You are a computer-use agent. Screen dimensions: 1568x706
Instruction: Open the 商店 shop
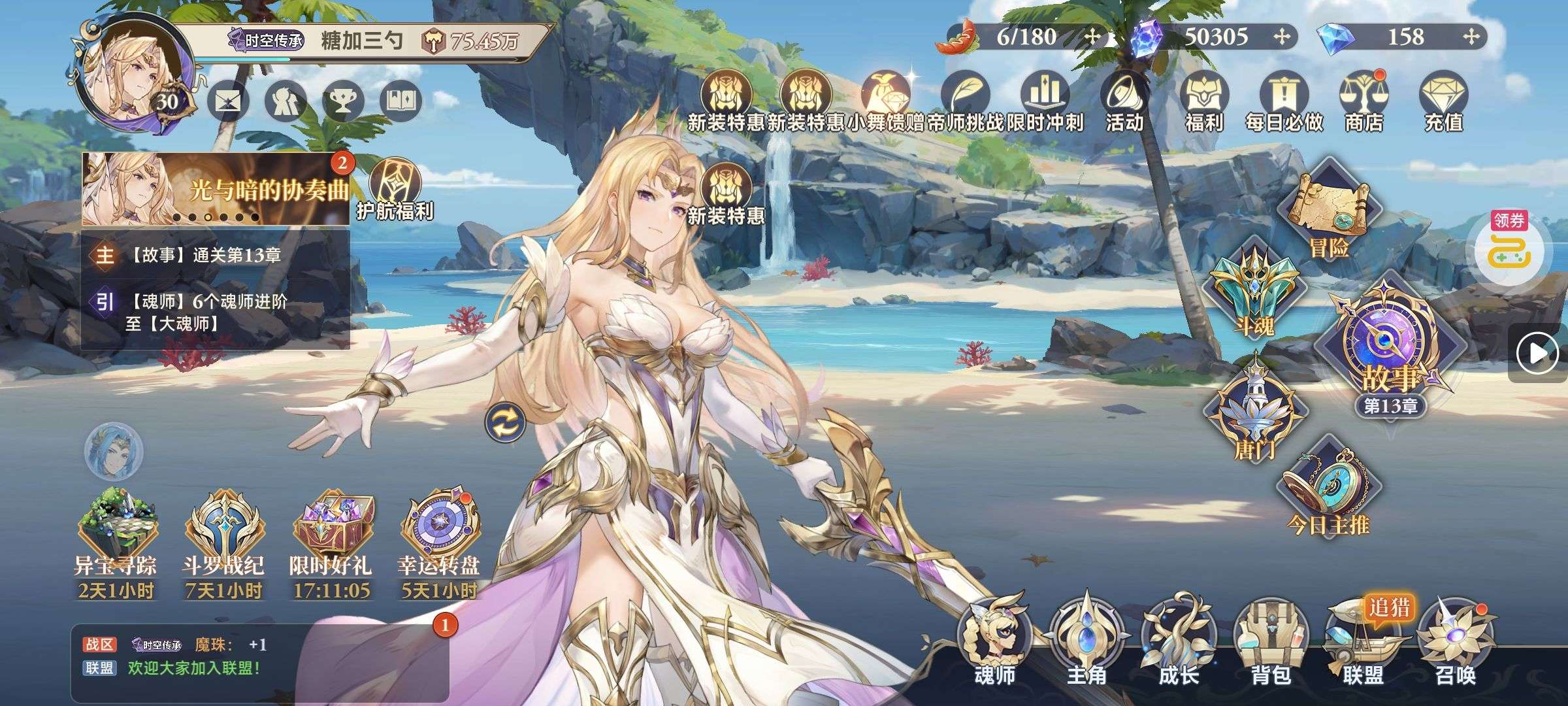tap(1364, 101)
